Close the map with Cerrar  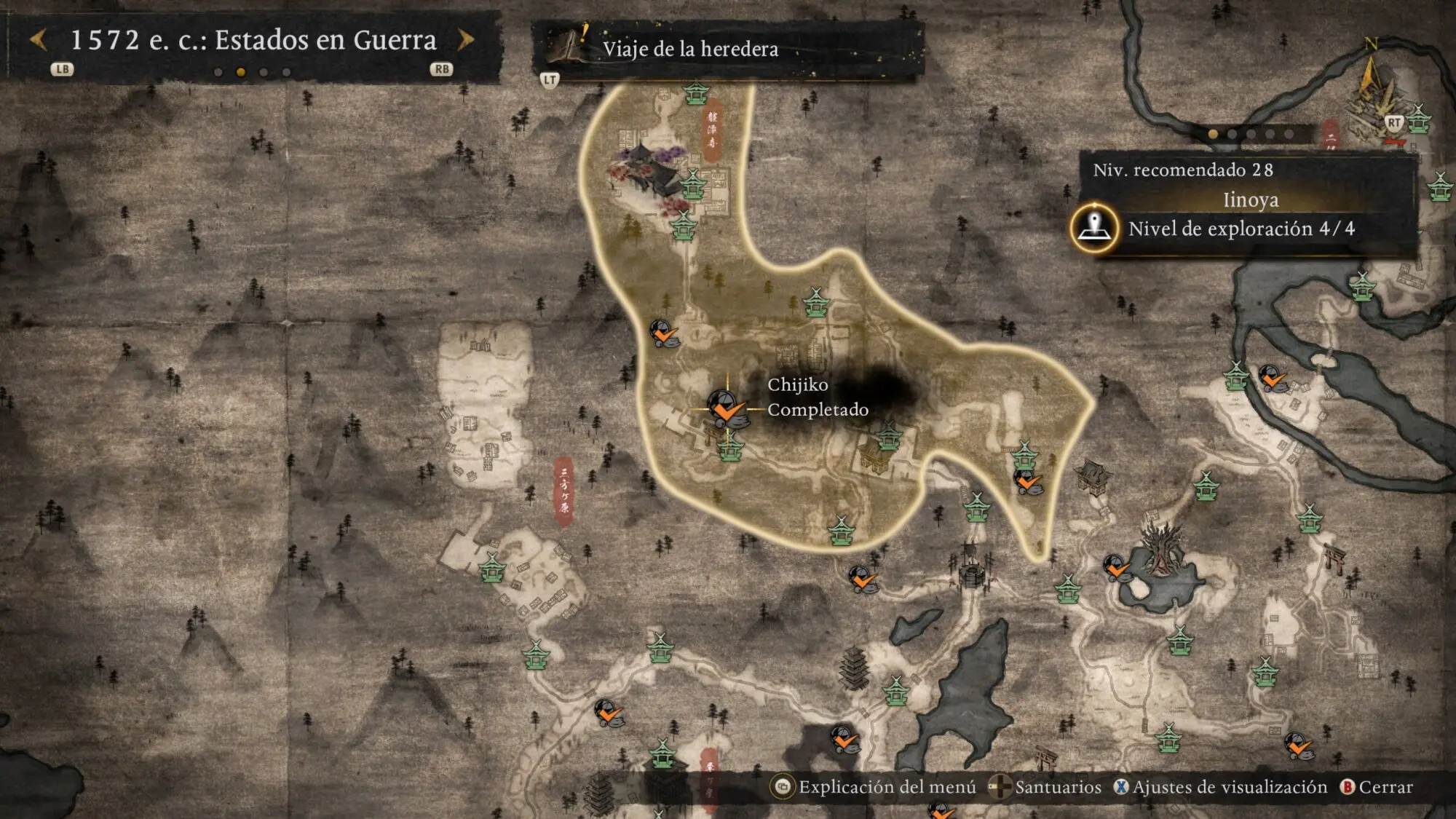[x=1377, y=787]
